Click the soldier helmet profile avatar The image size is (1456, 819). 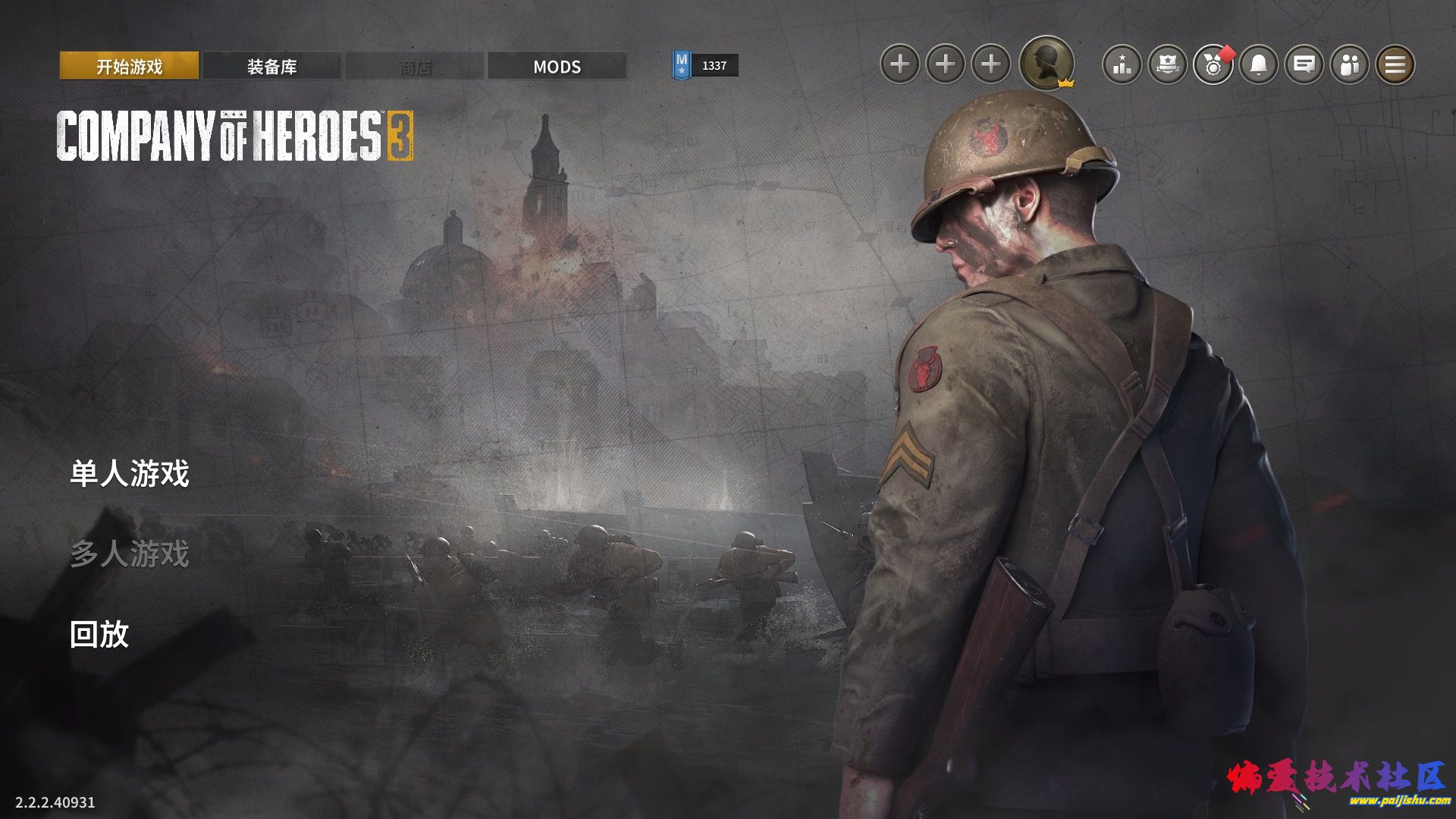coord(1046,64)
